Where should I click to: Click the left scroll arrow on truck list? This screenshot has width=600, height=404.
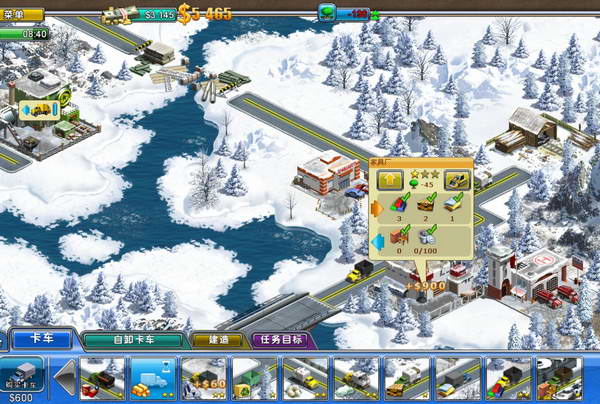[63, 380]
